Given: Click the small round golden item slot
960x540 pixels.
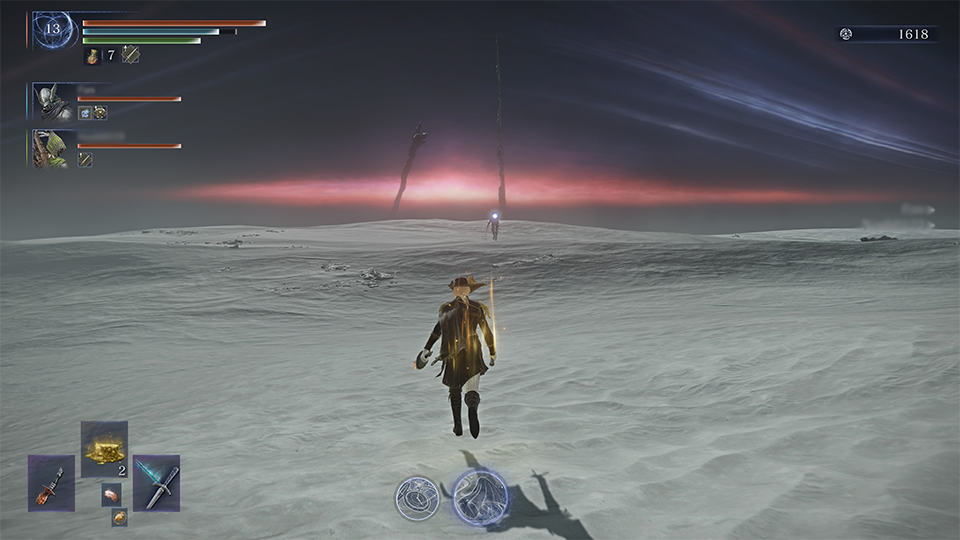Looking at the screenshot, I should coord(119,517).
